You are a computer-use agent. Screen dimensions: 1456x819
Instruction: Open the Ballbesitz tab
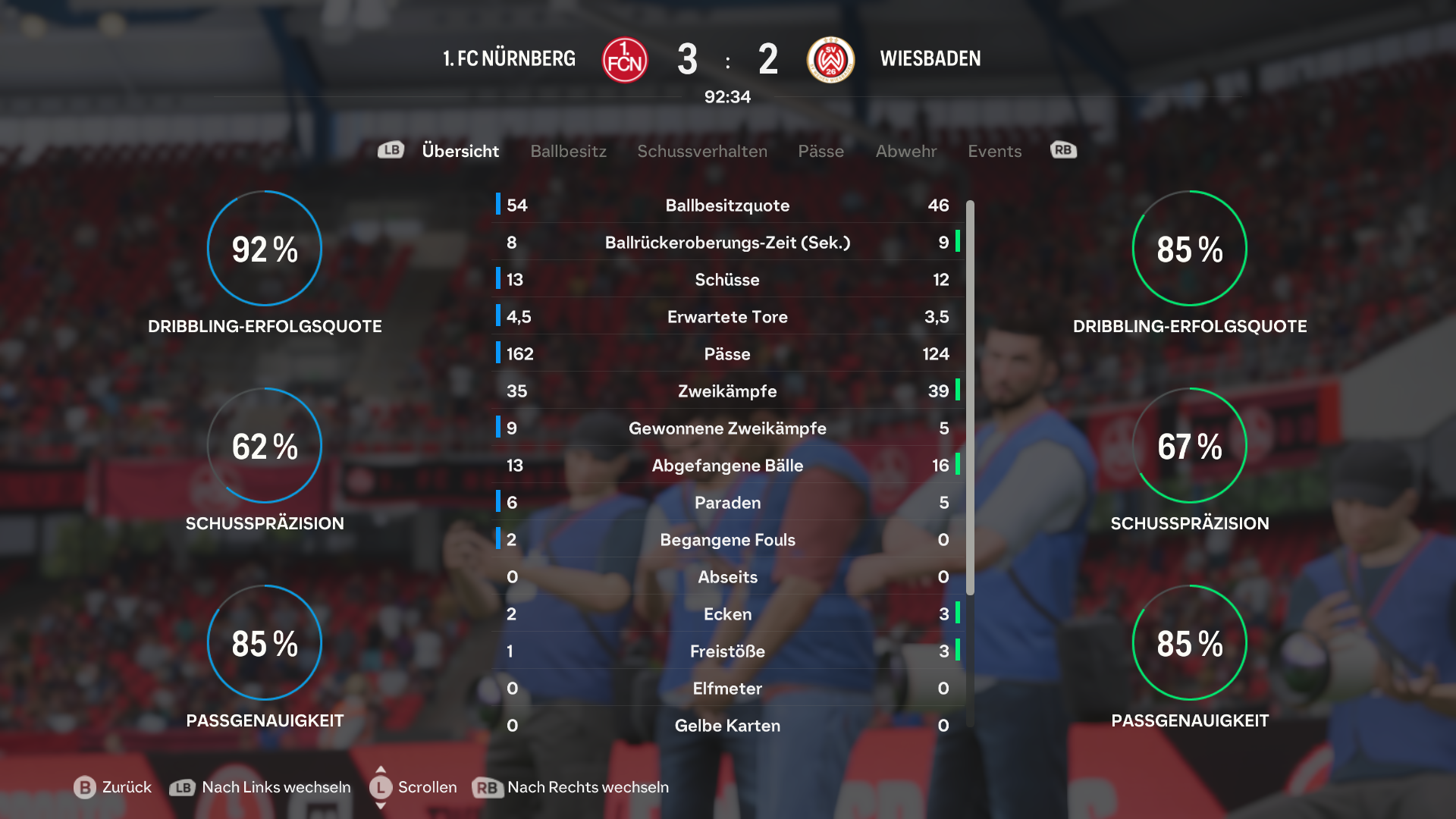(x=568, y=151)
